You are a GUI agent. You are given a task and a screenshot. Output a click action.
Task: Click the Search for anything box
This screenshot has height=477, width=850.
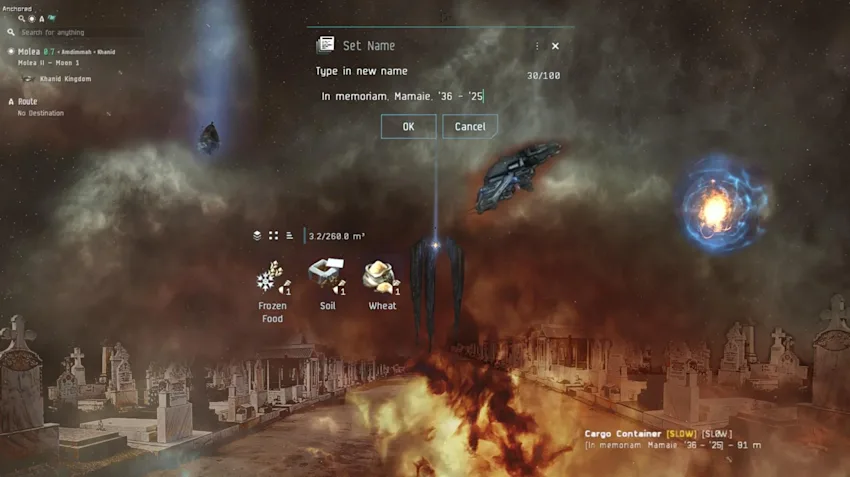point(60,32)
